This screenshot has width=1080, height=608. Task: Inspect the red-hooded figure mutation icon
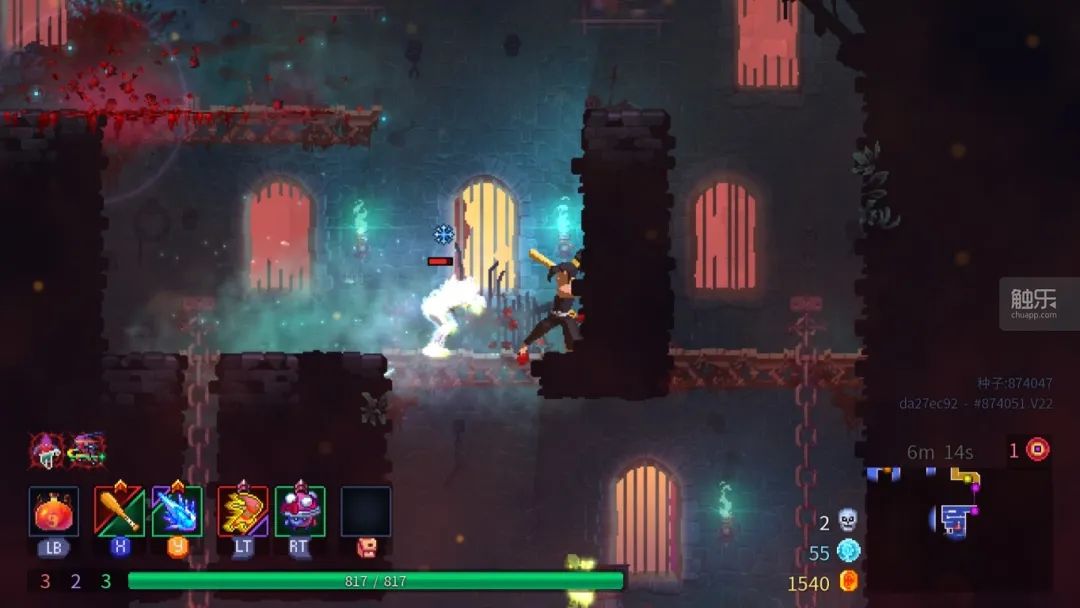[46, 449]
